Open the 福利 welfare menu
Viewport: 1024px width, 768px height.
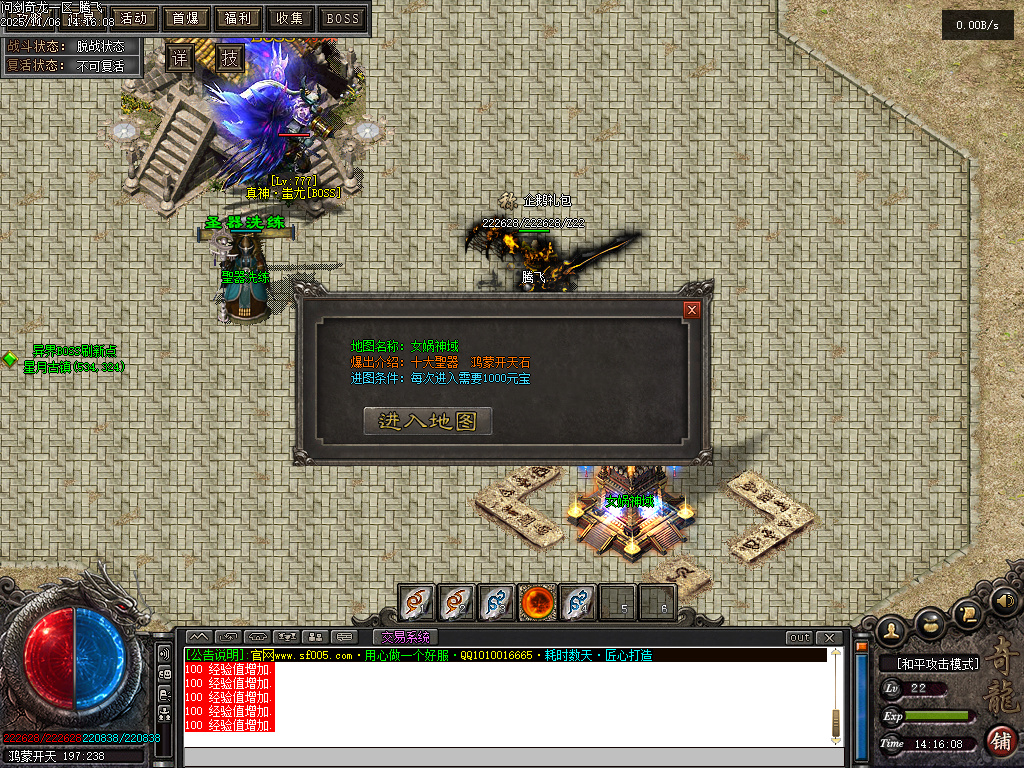(238, 18)
